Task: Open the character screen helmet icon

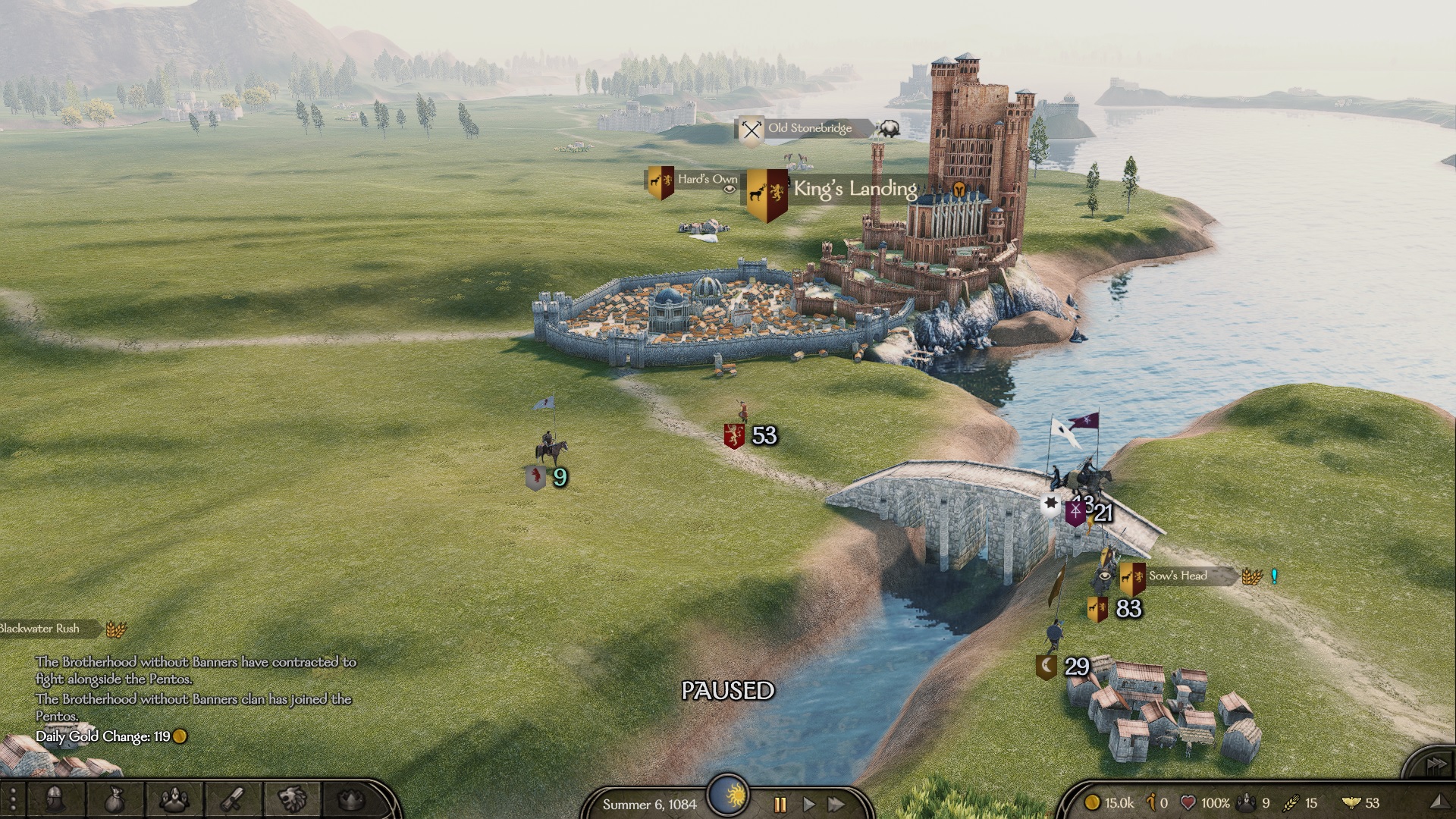Action: tap(55, 799)
